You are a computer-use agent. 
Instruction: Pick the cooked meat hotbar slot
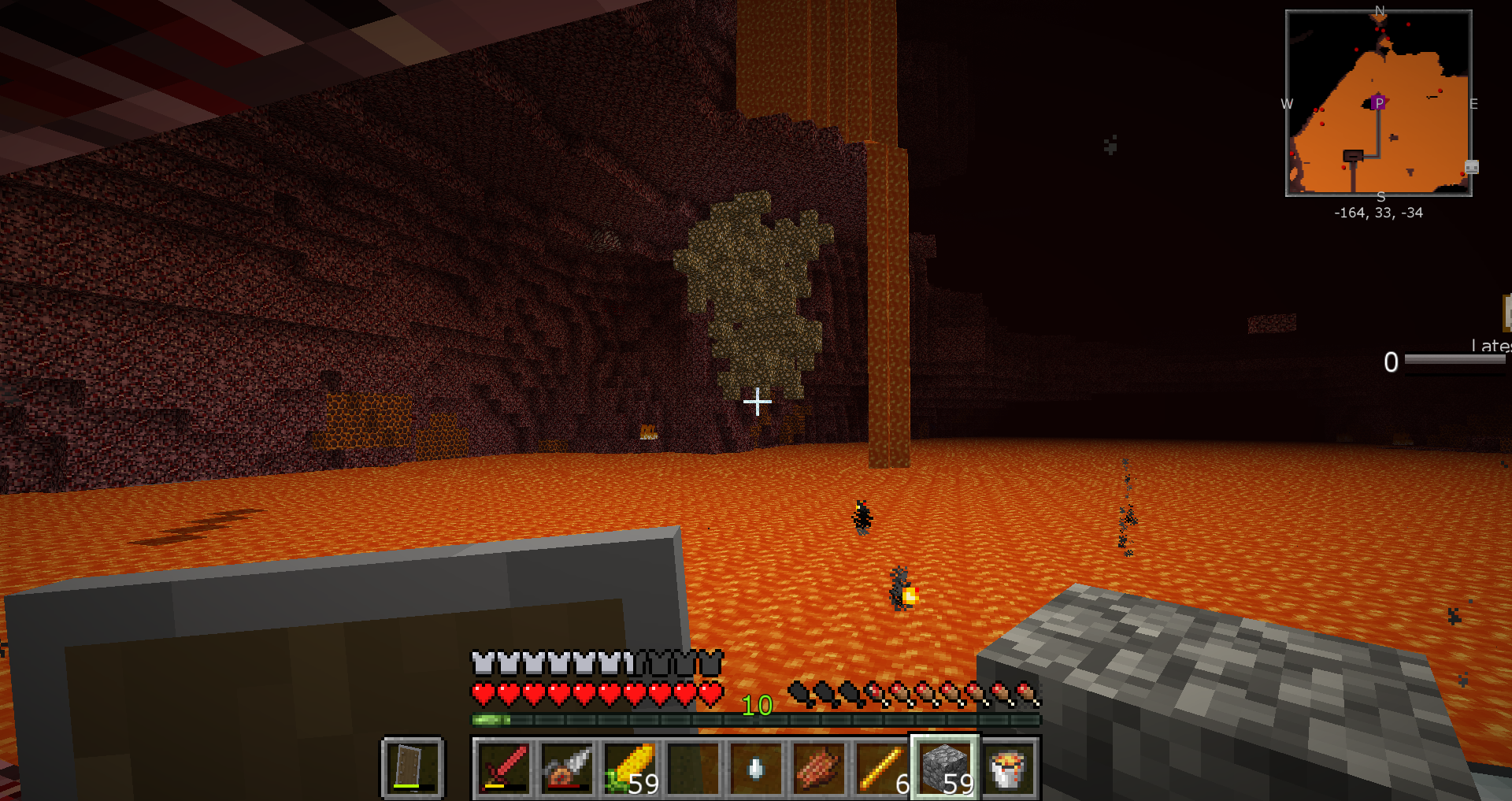pos(819,768)
